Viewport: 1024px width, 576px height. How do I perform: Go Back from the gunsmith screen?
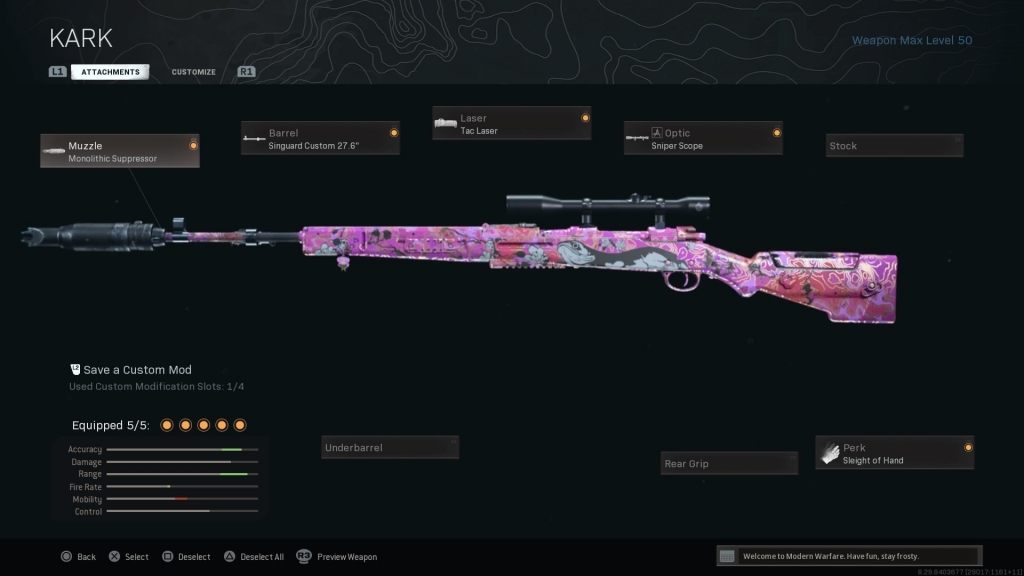[x=78, y=557]
